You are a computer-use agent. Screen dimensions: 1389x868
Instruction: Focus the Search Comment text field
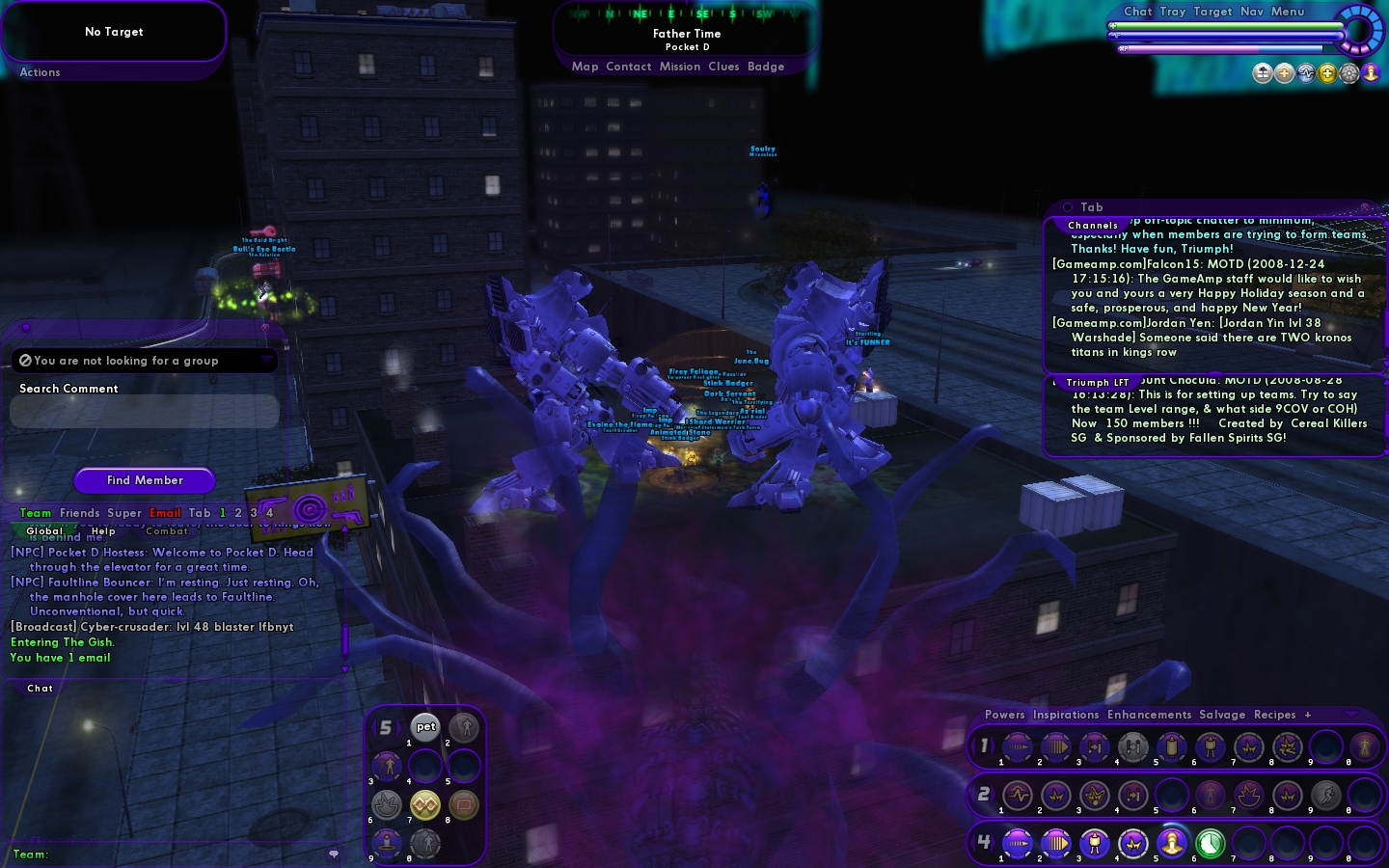(145, 412)
